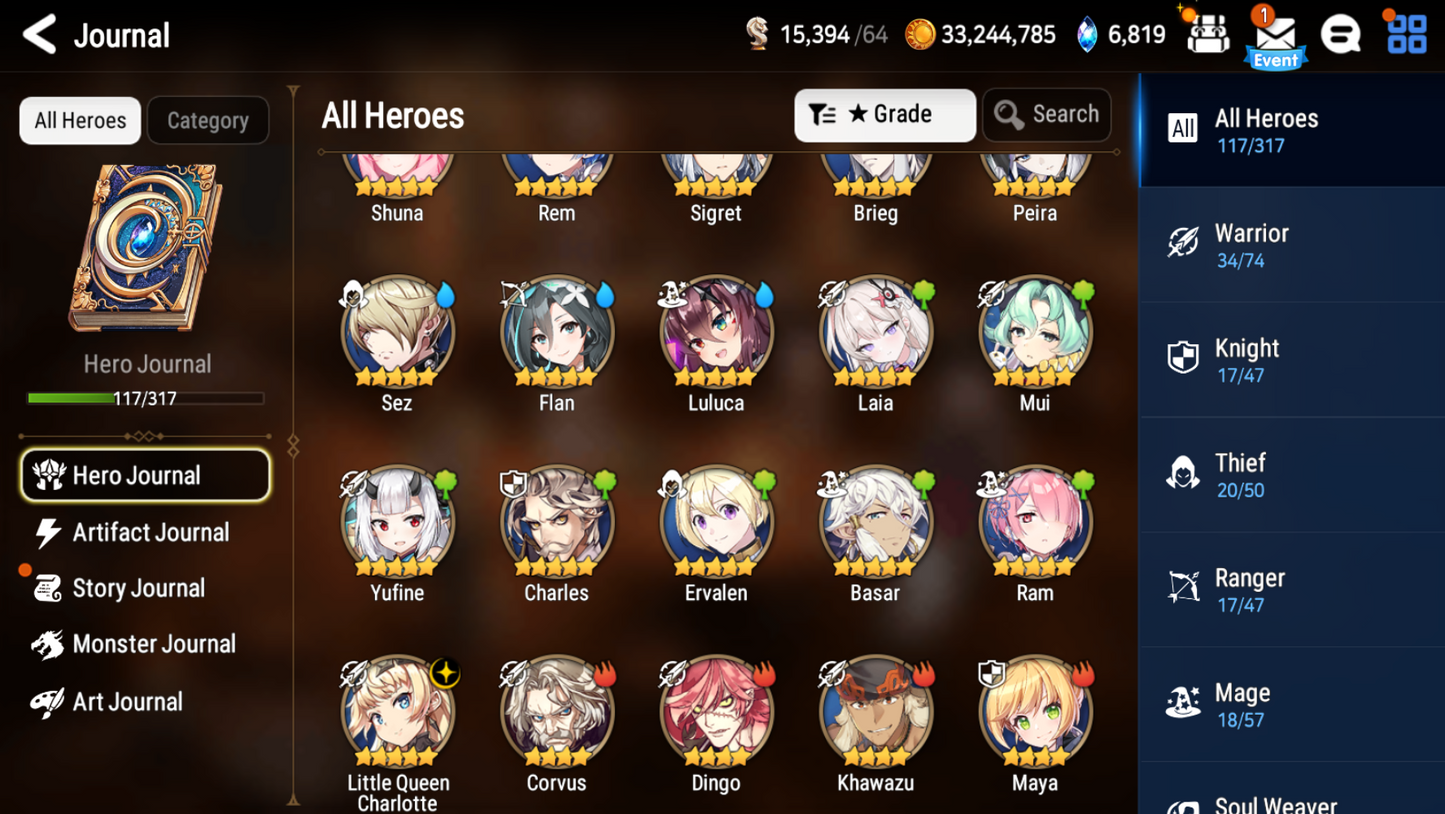The image size is (1445, 814).
Task: Open the grid menu in the top-right corner
Action: pos(1407,33)
